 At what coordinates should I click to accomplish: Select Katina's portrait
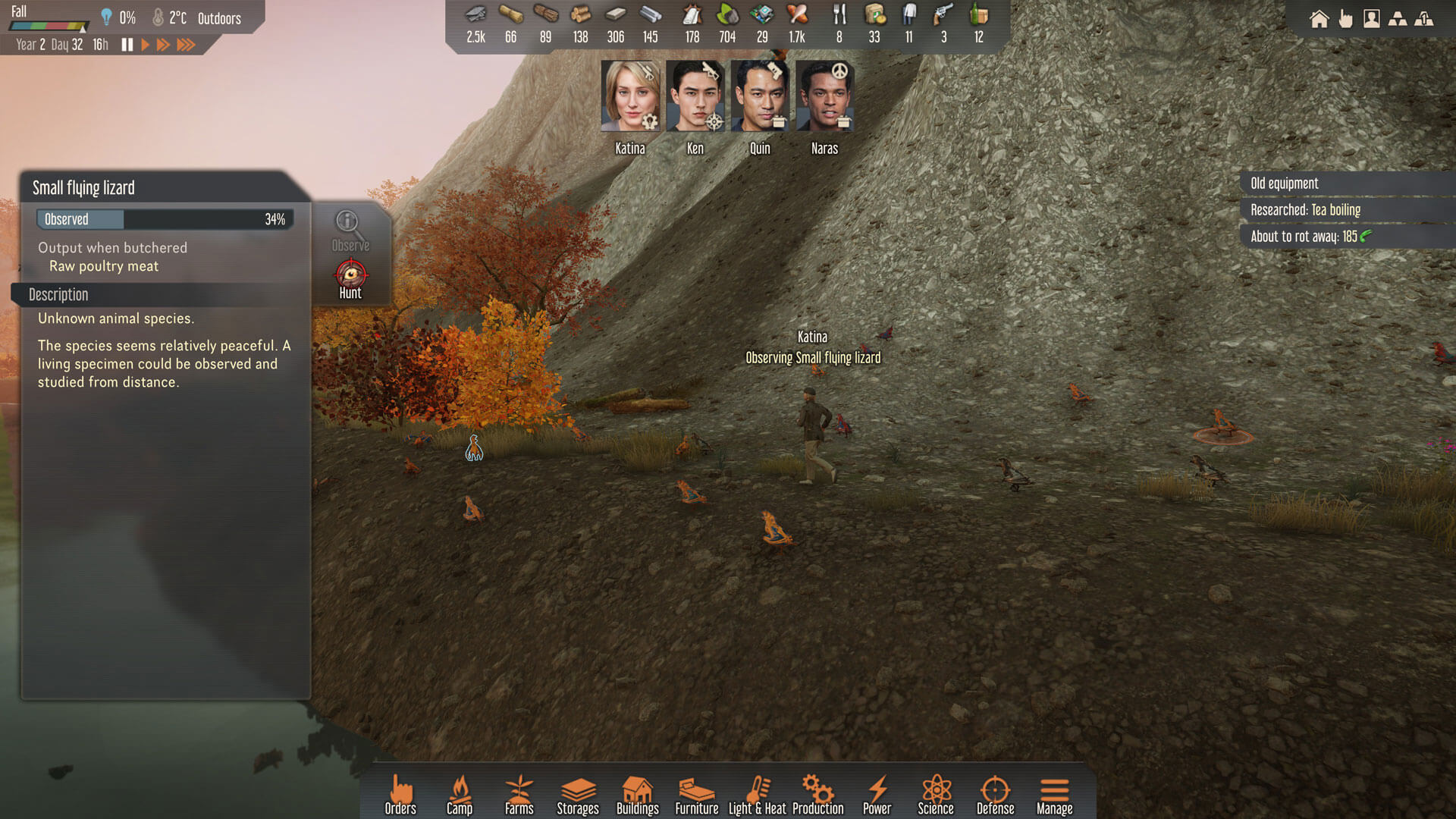pos(630,97)
